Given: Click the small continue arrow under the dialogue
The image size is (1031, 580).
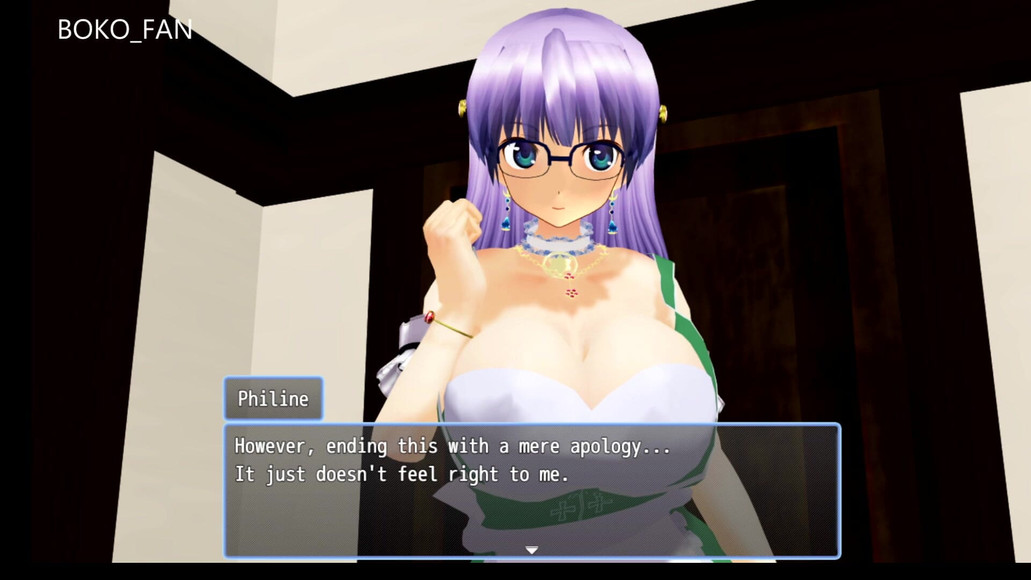Looking at the screenshot, I should (532, 549).
